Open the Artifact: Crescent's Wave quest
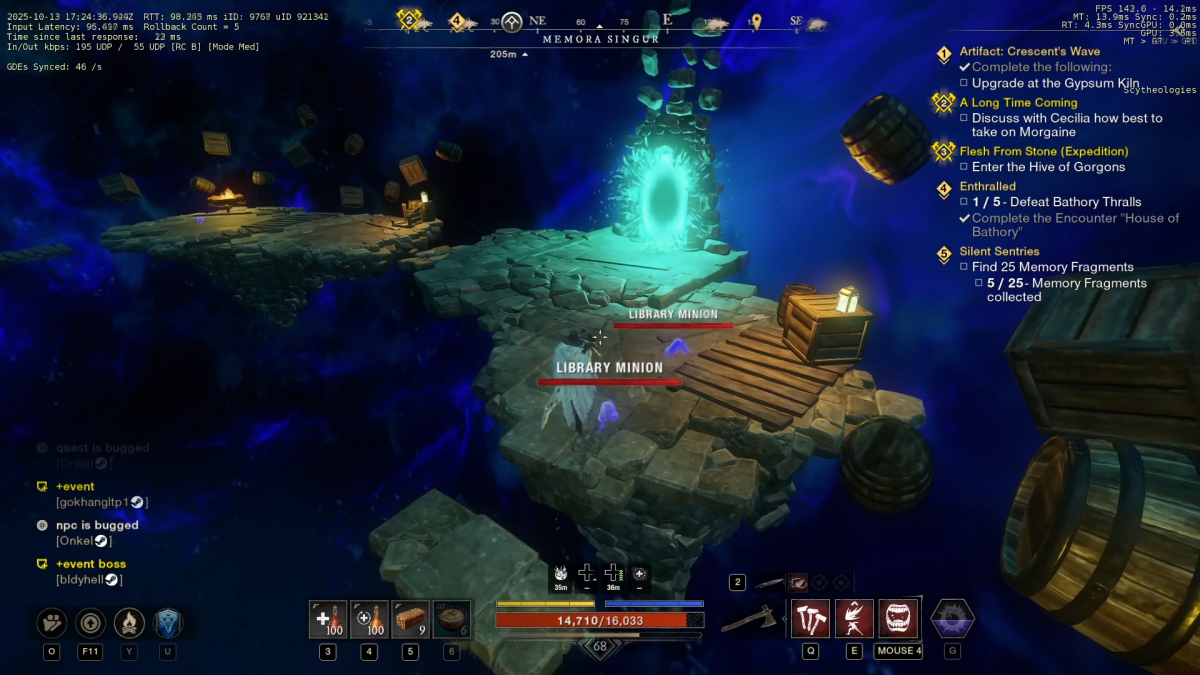The image size is (1200, 675). tap(1029, 52)
